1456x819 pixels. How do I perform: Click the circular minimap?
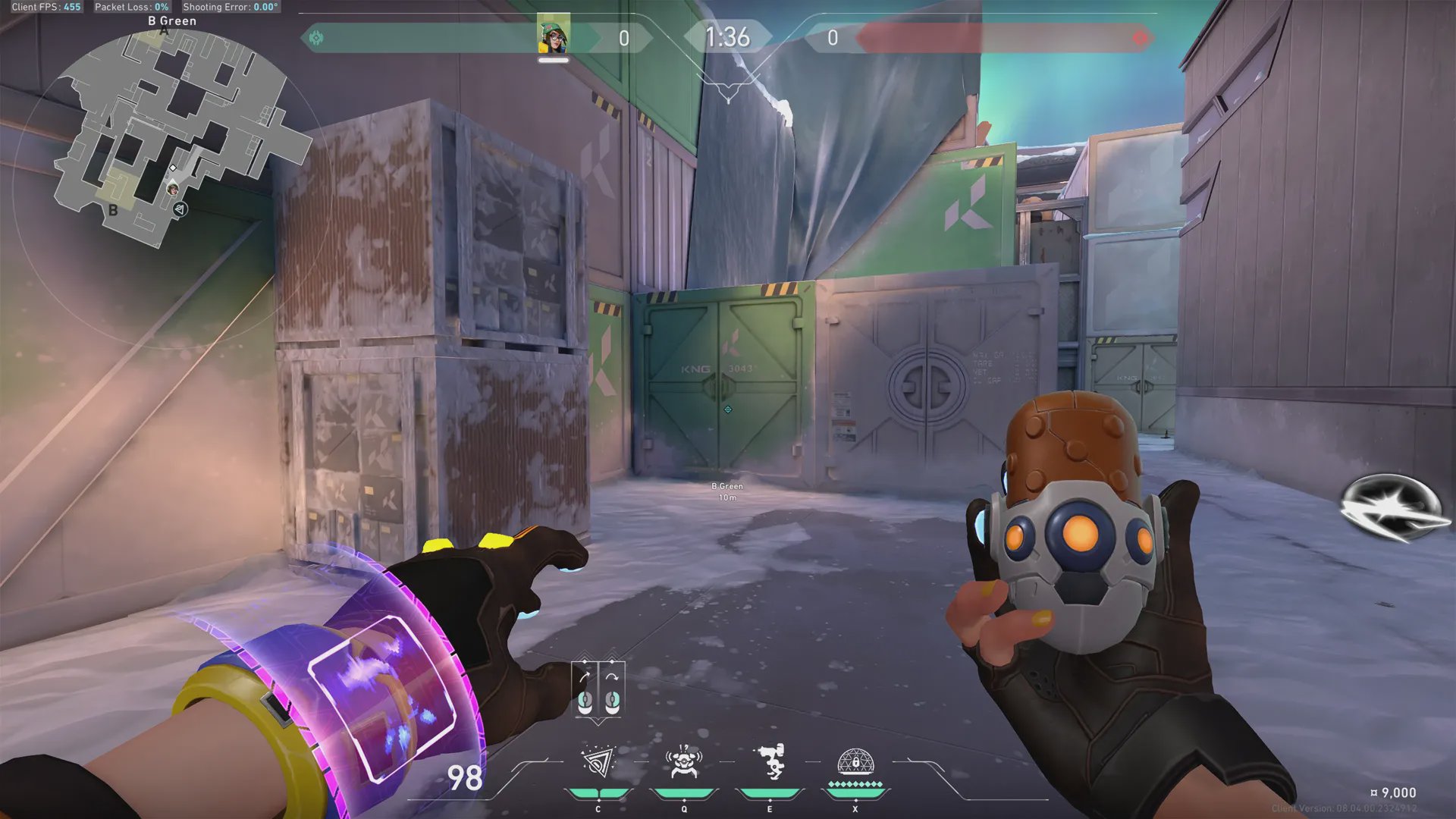coord(171,140)
